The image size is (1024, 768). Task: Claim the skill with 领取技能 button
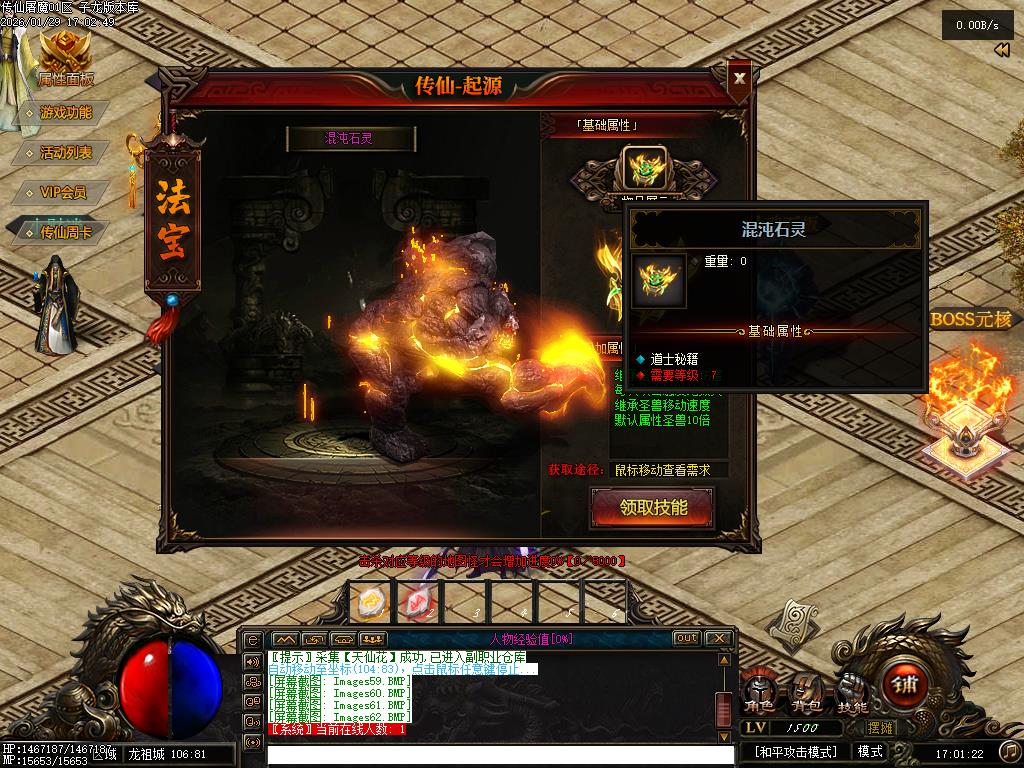coord(653,507)
